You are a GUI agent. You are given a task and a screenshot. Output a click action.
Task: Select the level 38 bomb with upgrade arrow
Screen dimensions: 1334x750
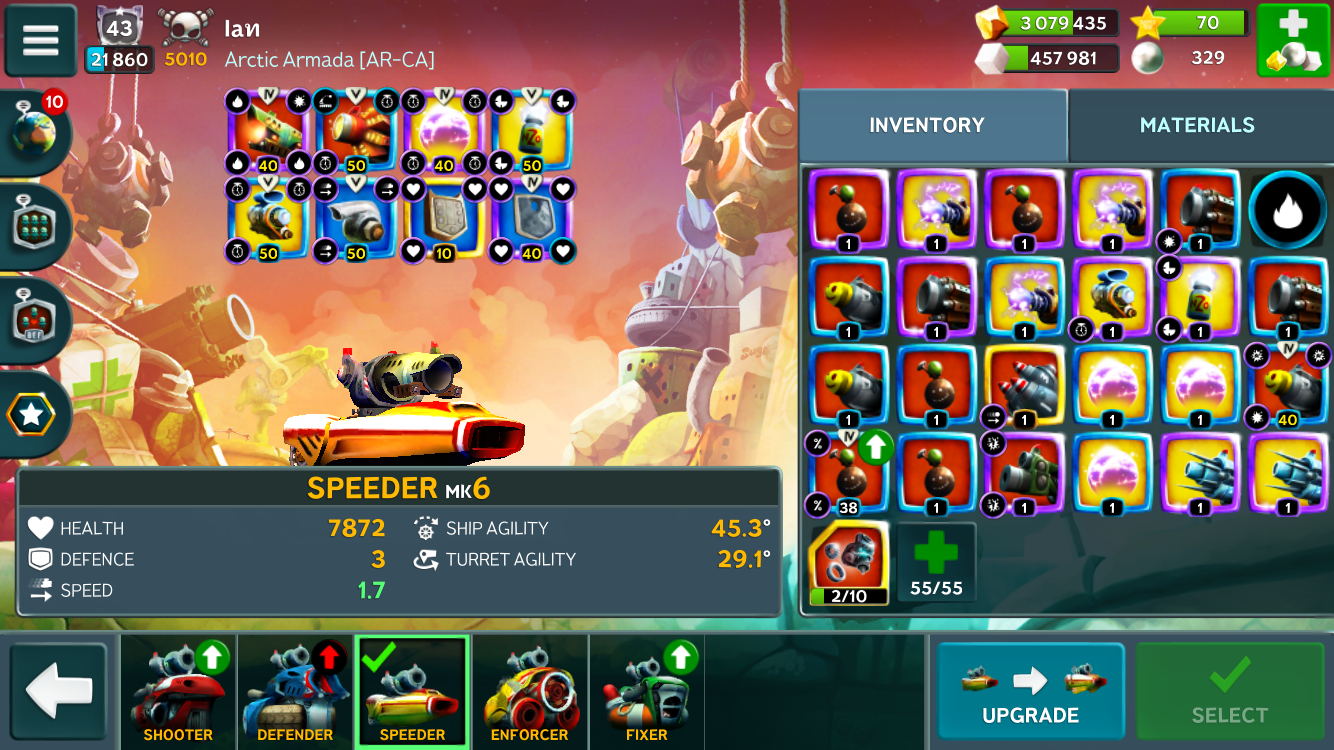click(847, 474)
